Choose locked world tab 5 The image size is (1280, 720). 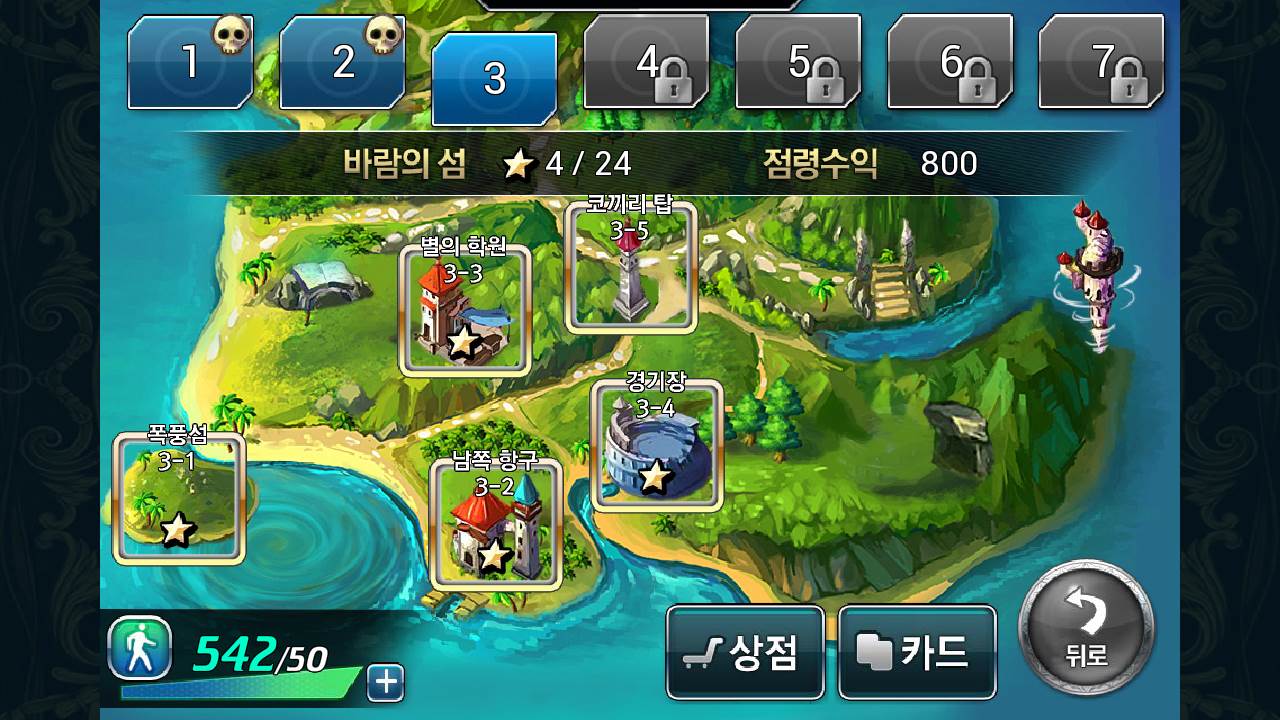click(798, 63)
